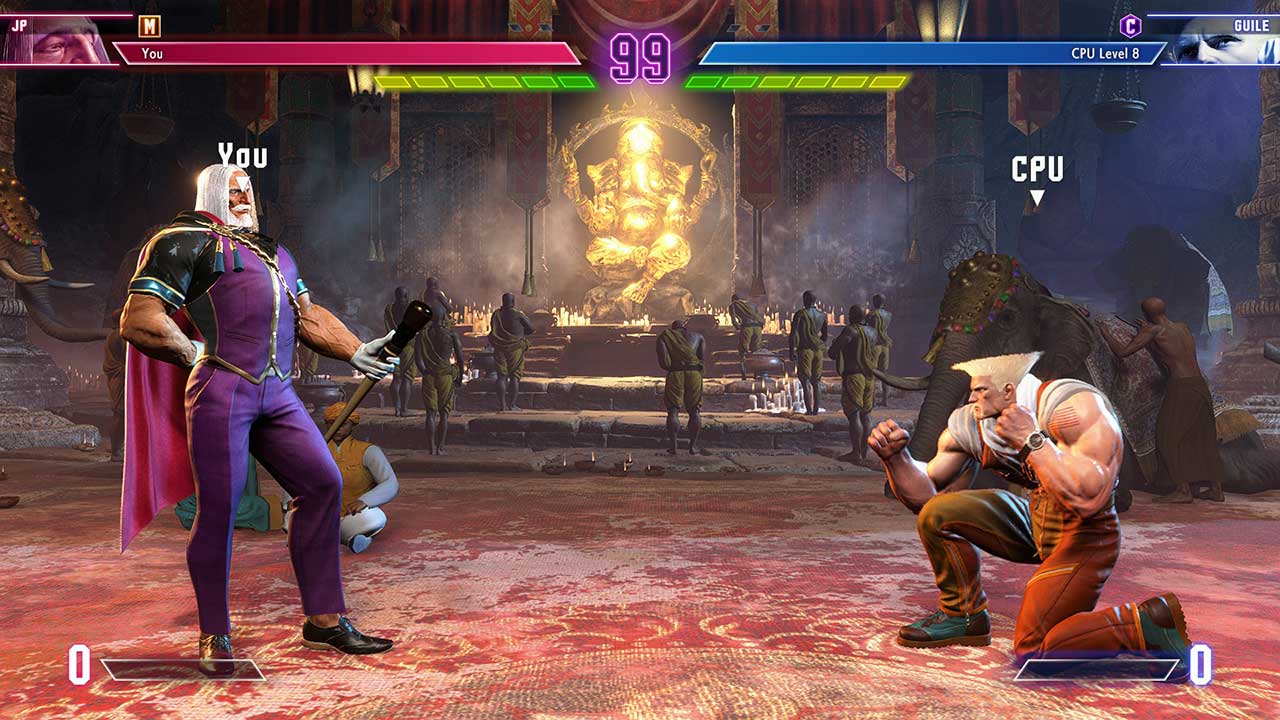Image resolution: width=1280 pixels, height=720 pixels.
Task: Select the orange M control type icon
Action: (149, 26)
